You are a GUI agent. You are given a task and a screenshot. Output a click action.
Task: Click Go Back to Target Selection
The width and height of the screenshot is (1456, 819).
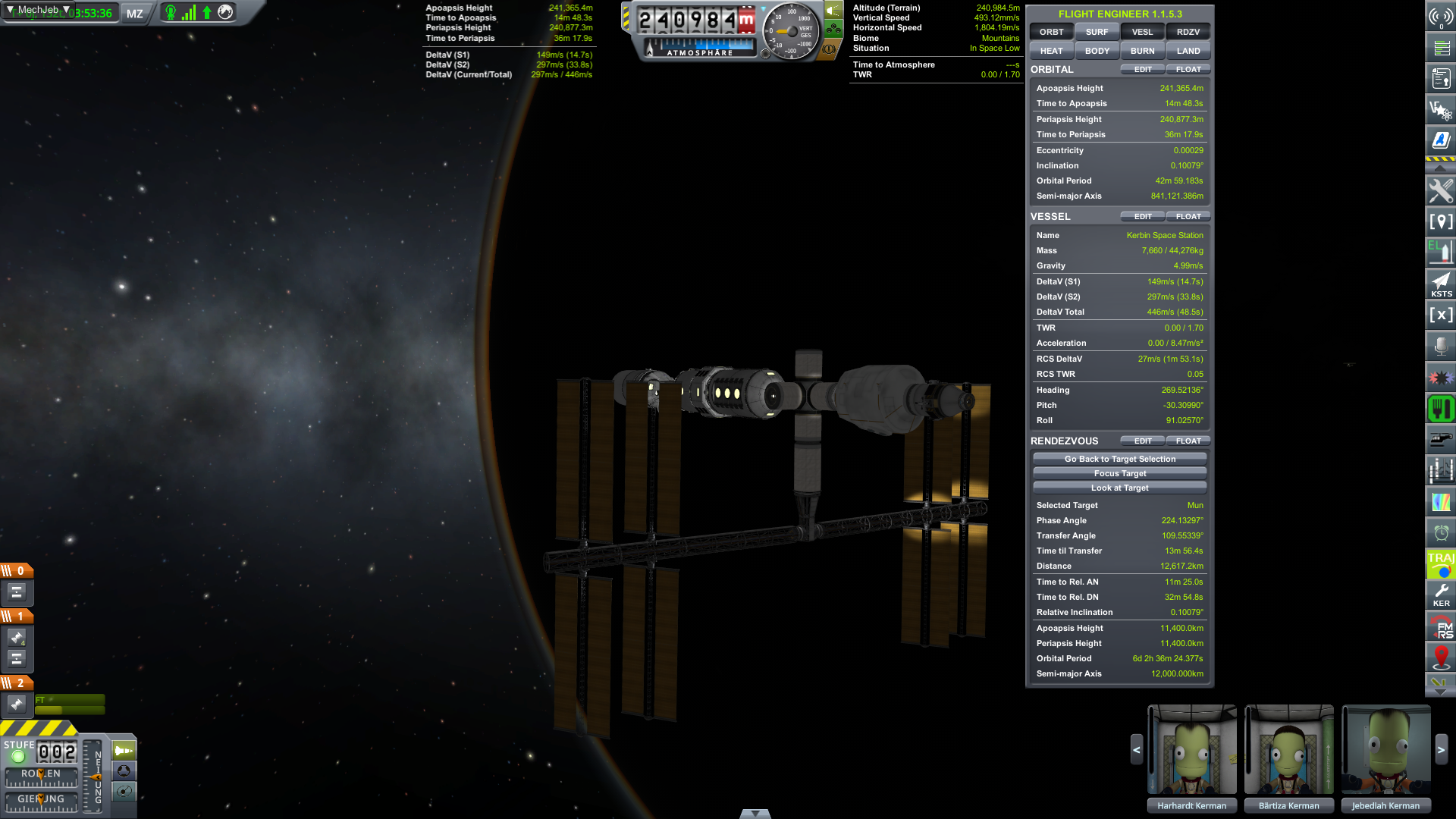[x=1119, y=459]
